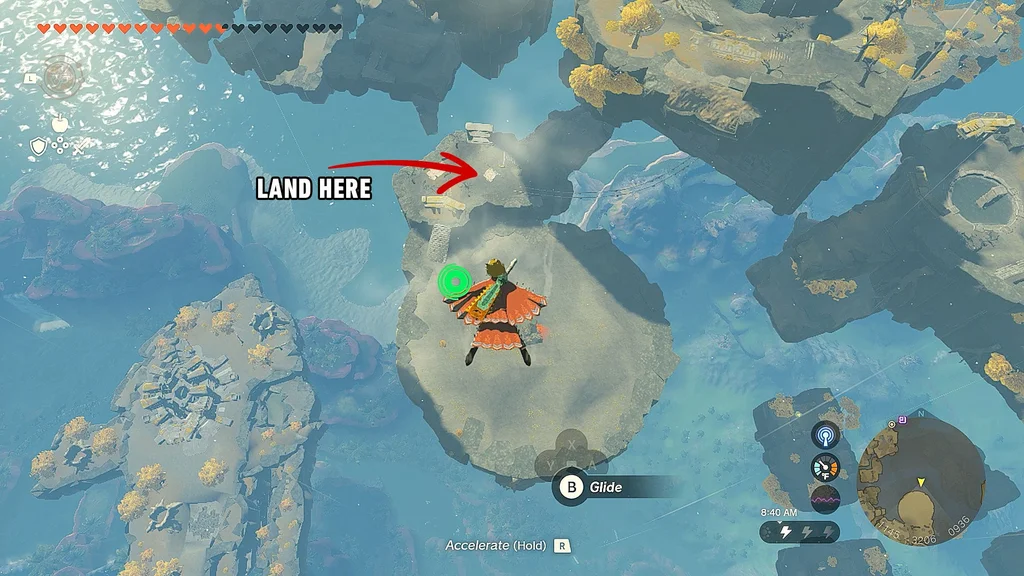Viewport: 1024px width, 576px height.
Task: Check the temperature gauge icon
Action: pos(826,467)
